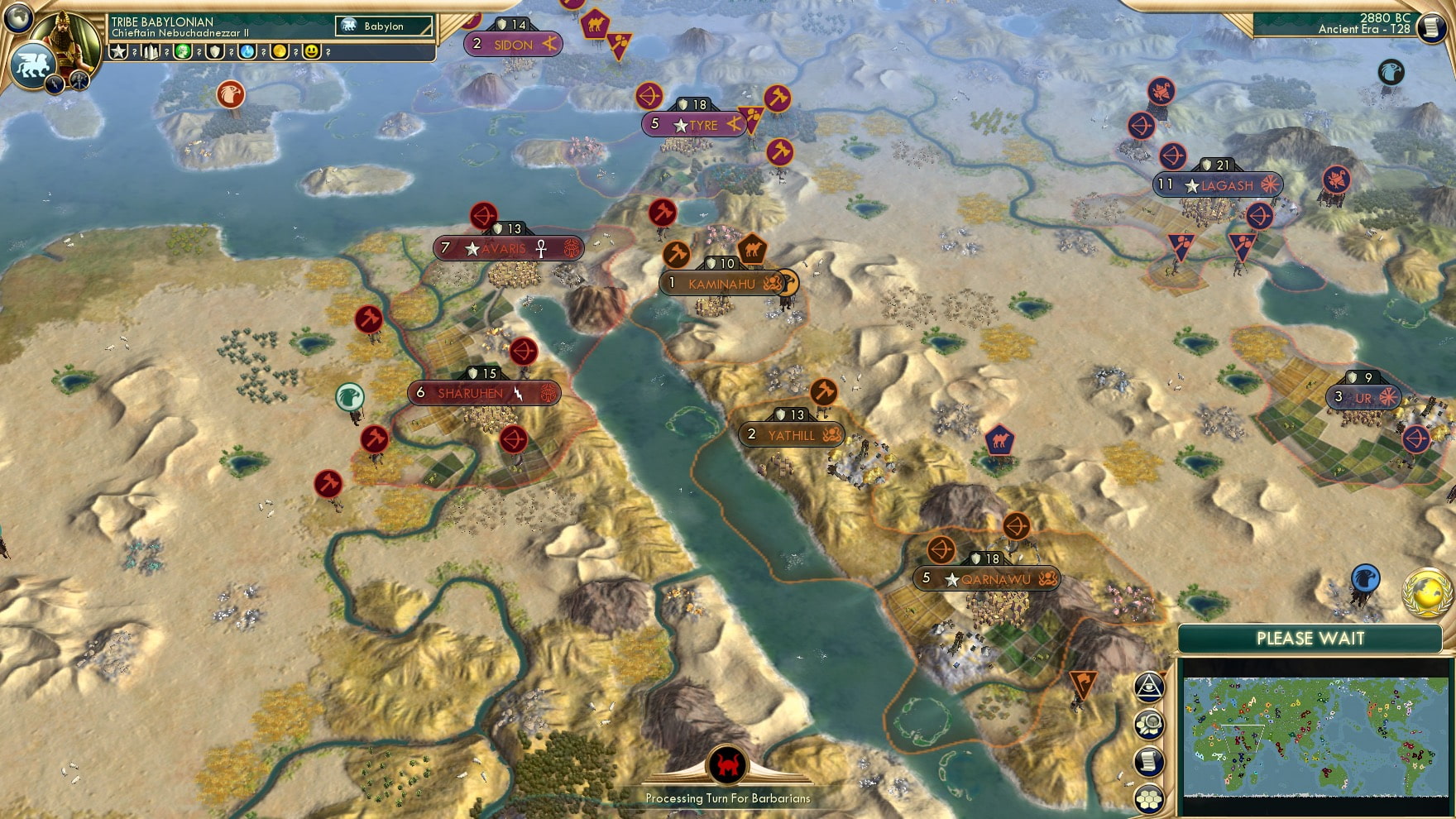Select the Lagash city banner
This screenshot has width=1456, height=819.
[1218, 185]
